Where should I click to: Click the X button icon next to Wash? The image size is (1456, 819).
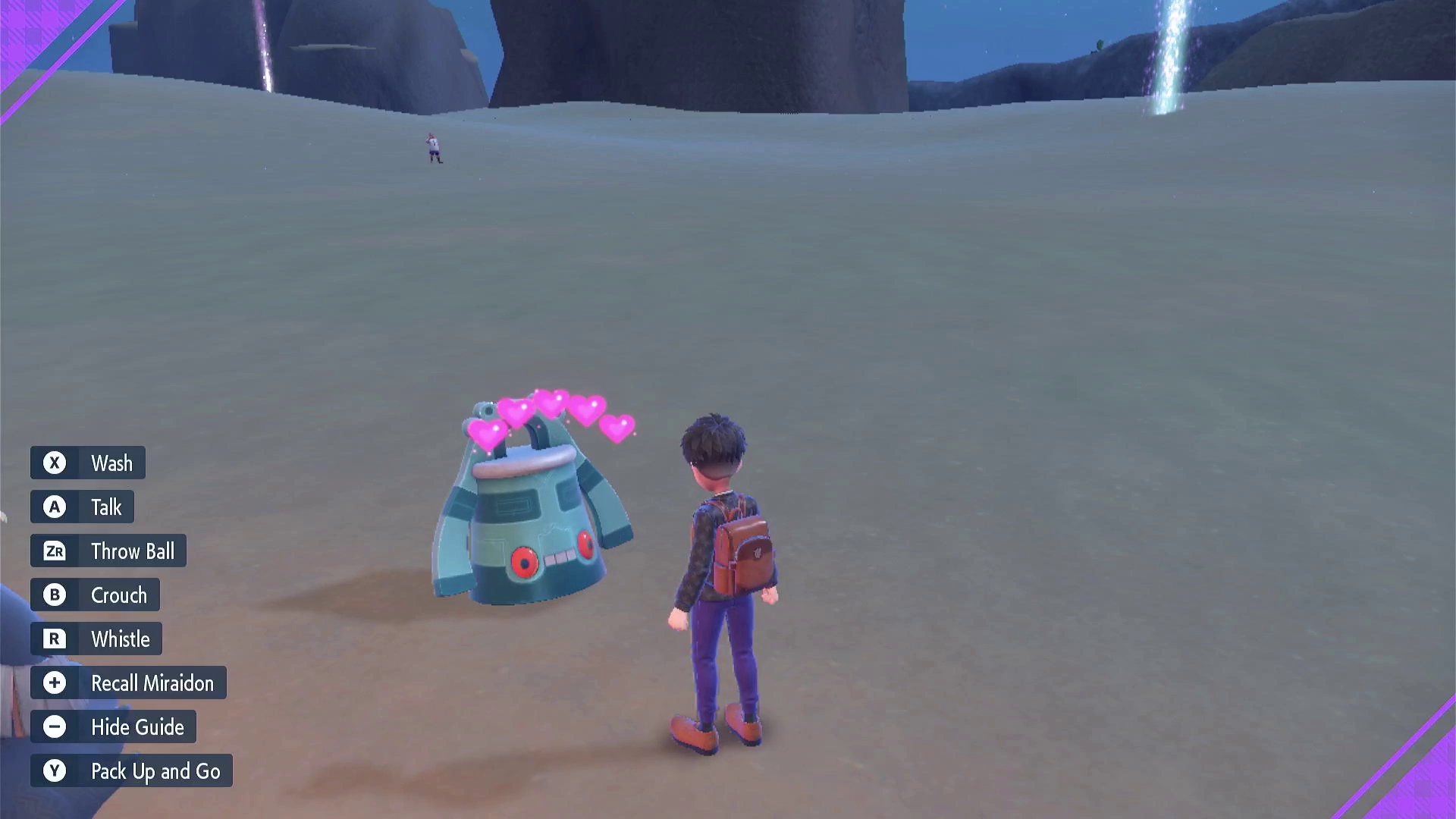[x=53, y=463]
